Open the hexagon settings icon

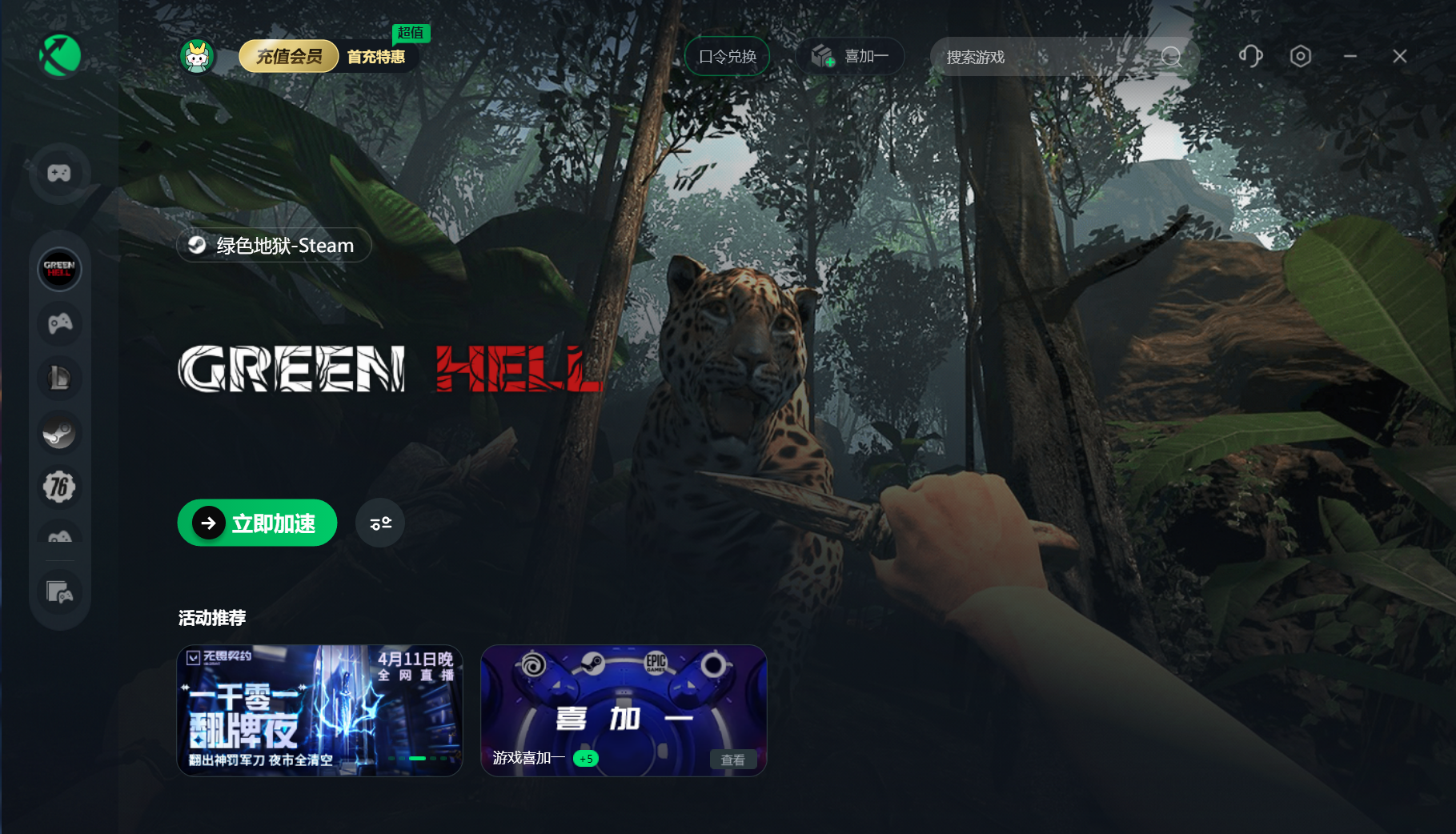click(x=1301, y=56)
